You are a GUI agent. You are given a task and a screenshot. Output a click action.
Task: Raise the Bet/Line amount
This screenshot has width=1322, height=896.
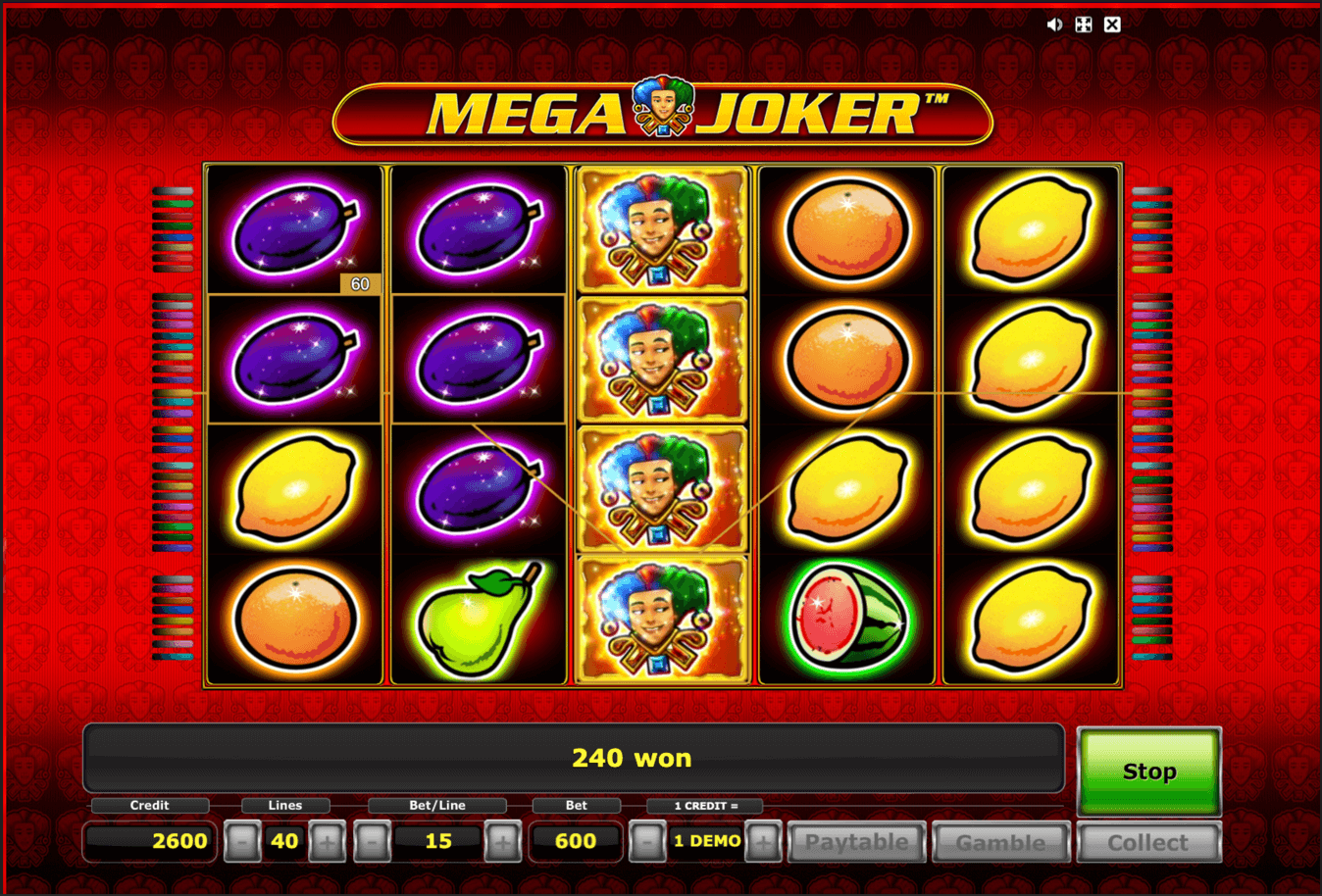pyautogui.click(x=502, y=842)
